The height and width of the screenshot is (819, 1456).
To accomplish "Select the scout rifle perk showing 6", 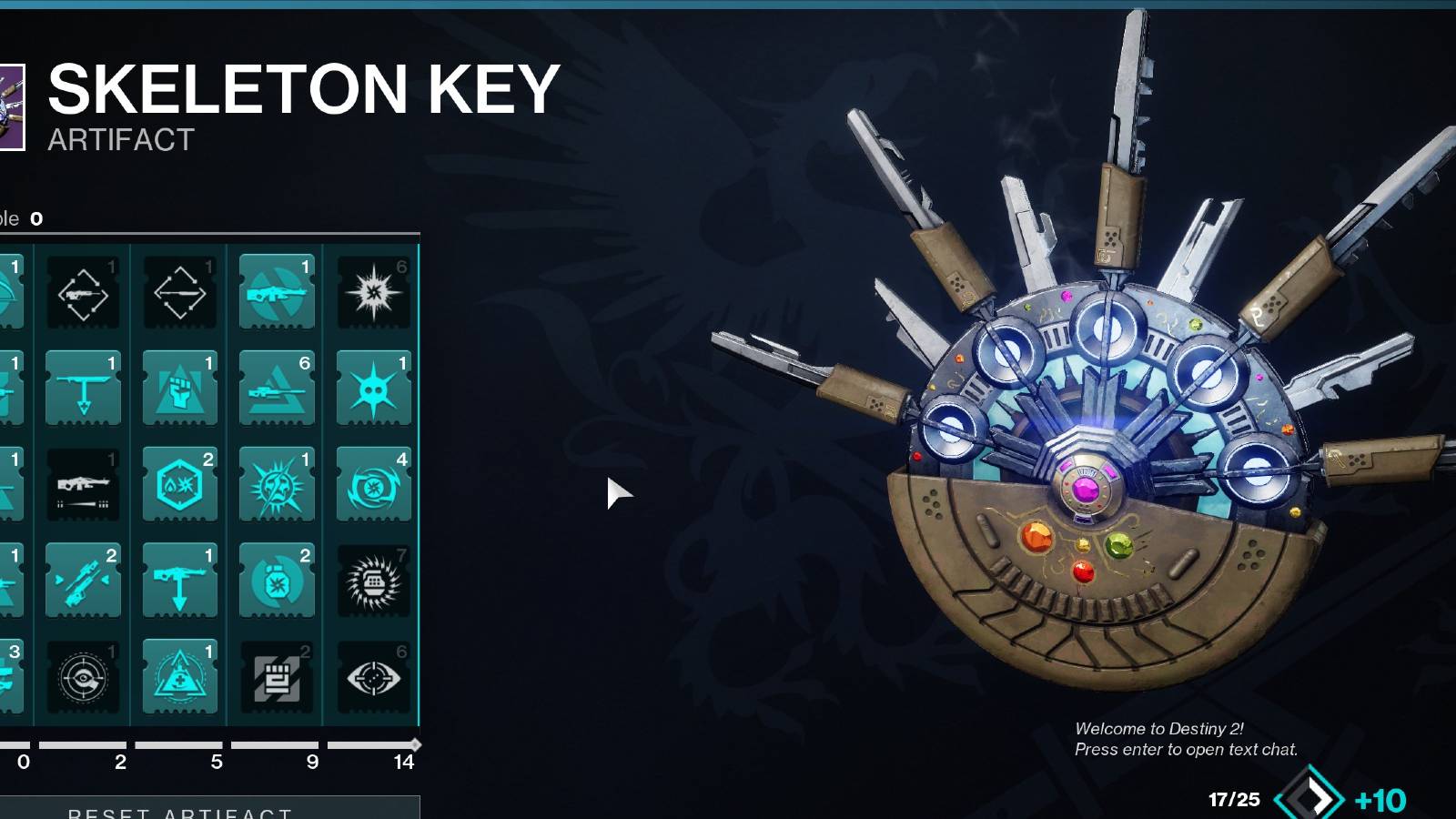I will click(277, 387).
